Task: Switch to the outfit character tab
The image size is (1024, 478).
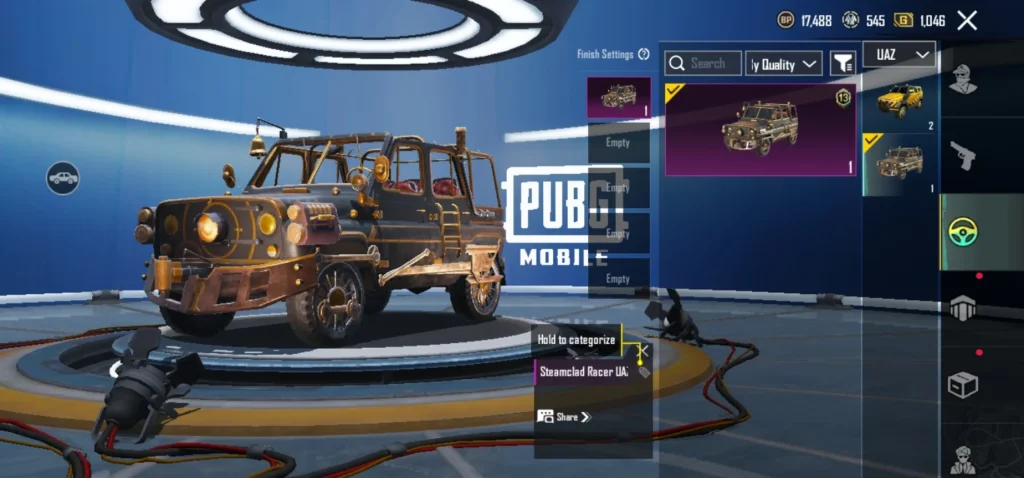Action: coord(963,78)
